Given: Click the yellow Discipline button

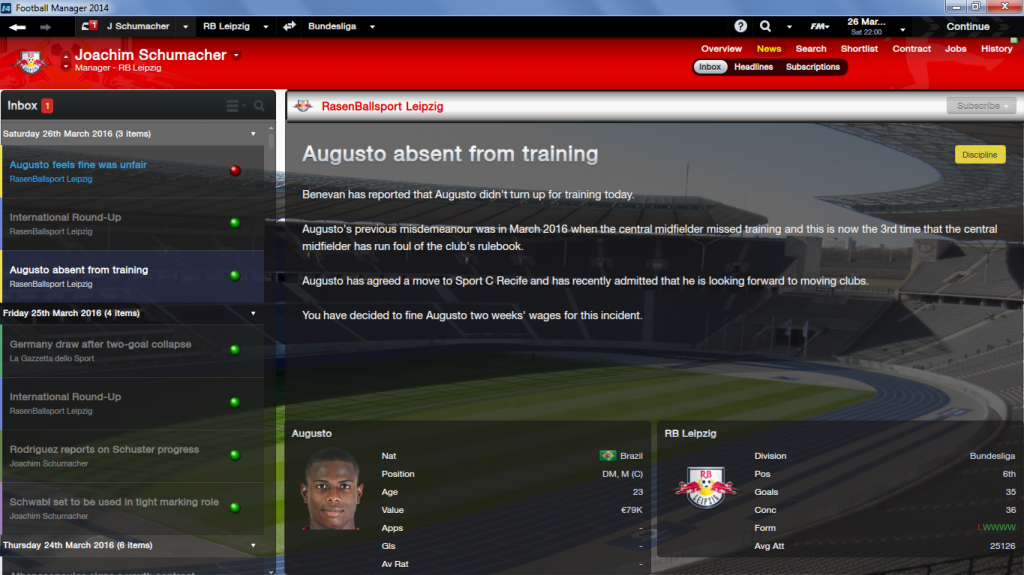Looking at the screenshot, I should 980,155.
